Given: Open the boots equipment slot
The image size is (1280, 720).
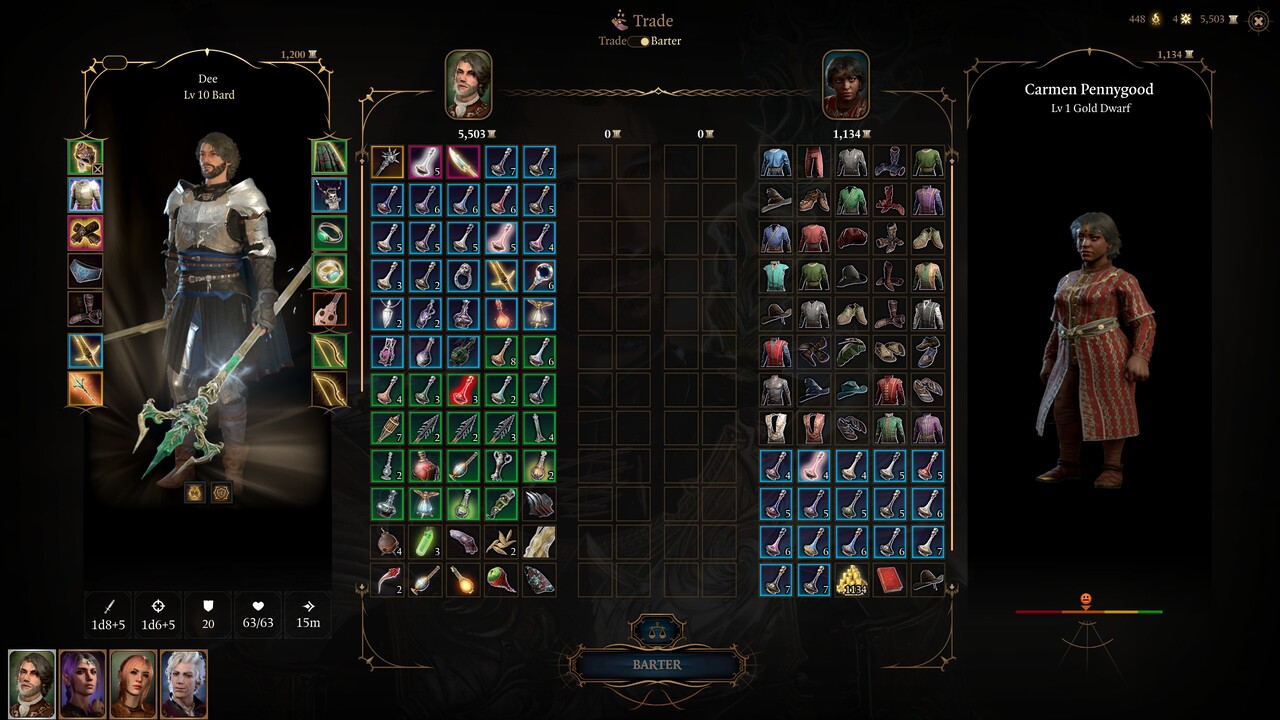Looking at the screenshot, I should [x=85, y=308].
